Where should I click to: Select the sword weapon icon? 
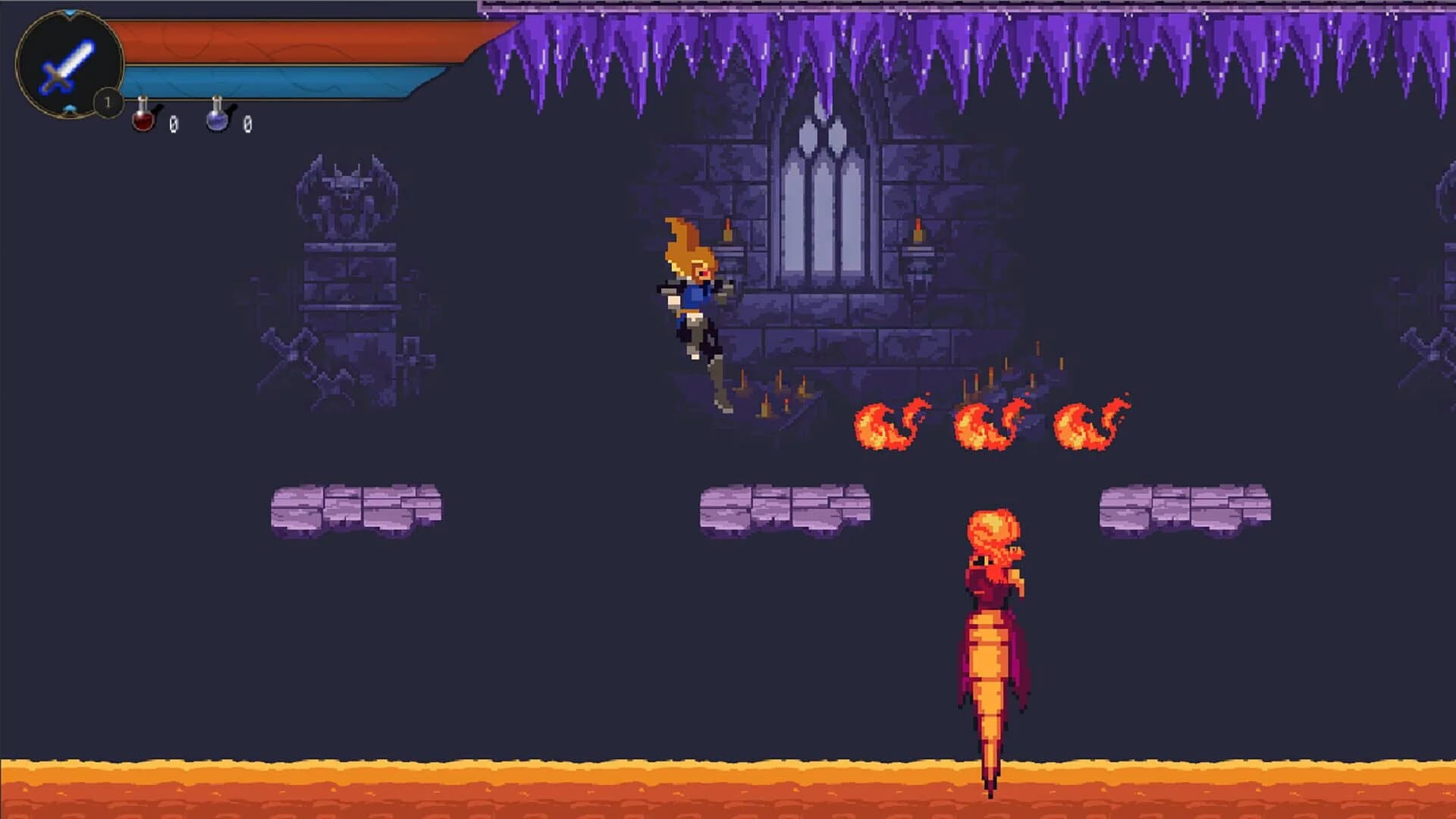click(67, 64)
